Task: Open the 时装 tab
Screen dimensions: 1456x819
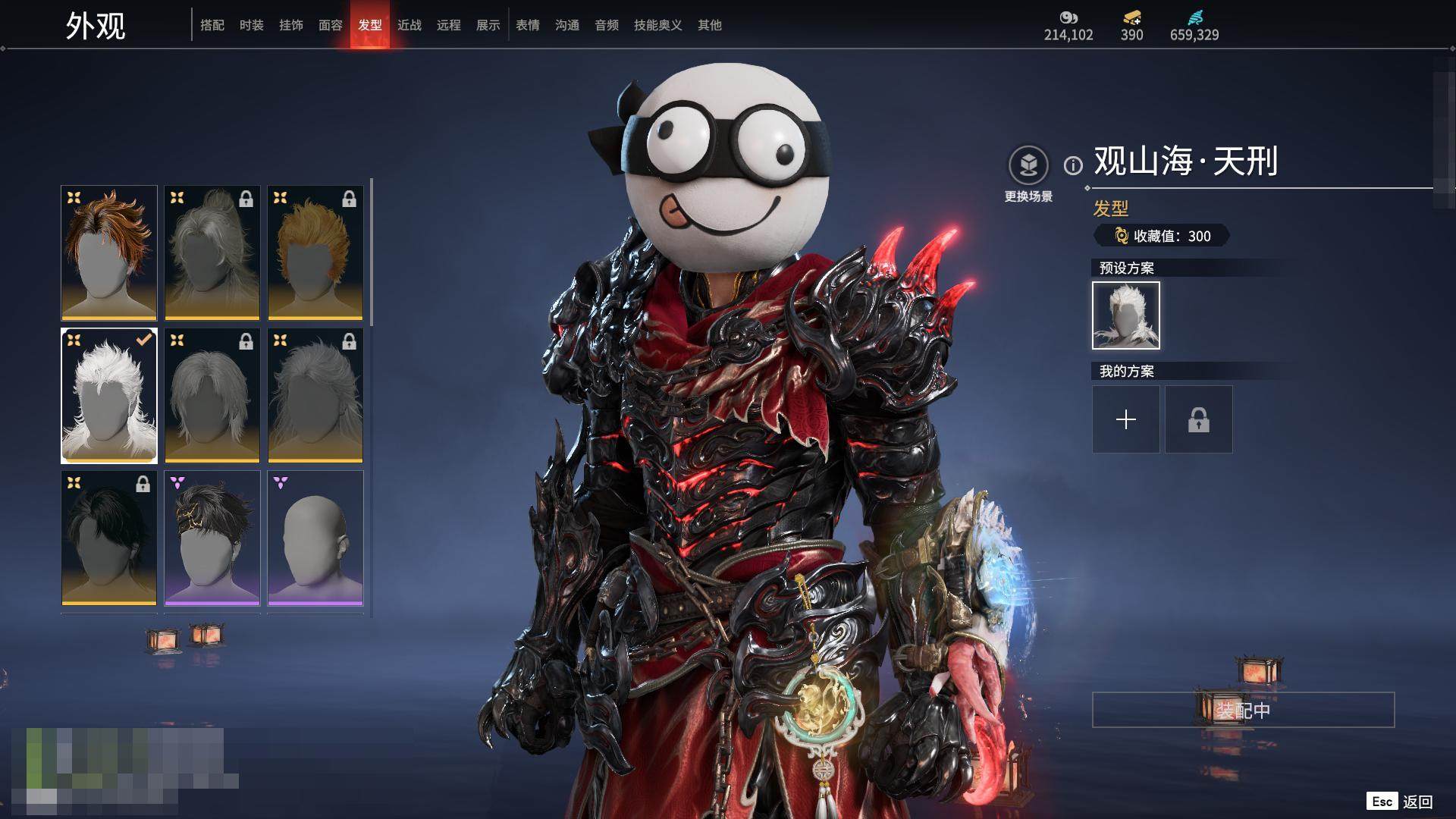Action: click(x=252, y=25)
